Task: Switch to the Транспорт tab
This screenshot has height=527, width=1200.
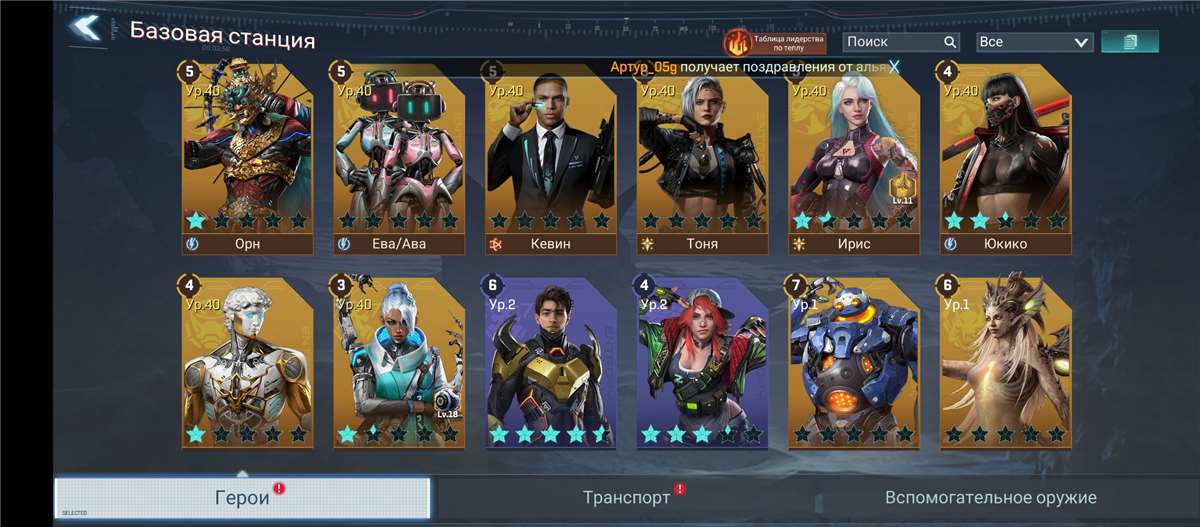Action: coord(626,497)
